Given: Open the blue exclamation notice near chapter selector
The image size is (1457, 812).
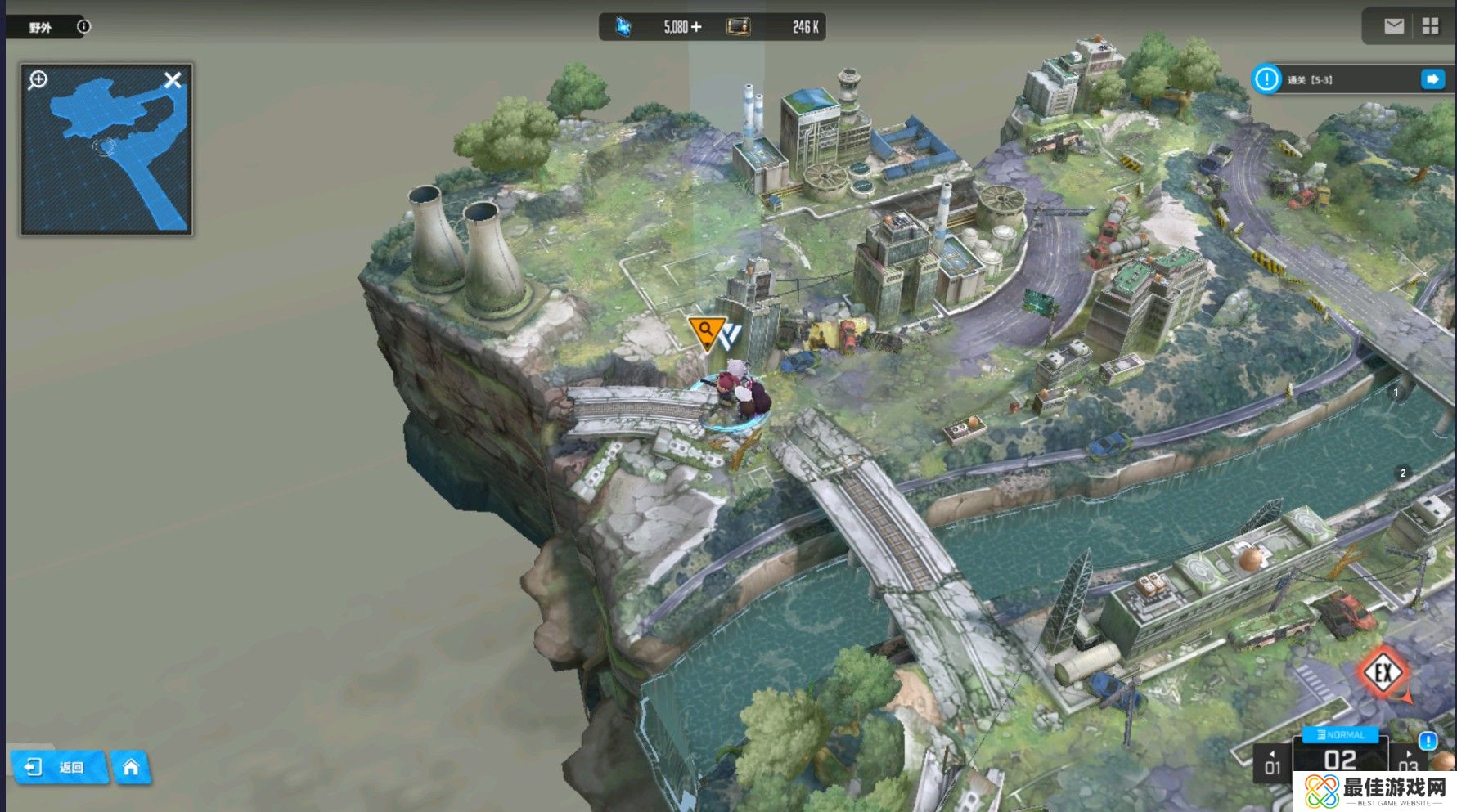Looking at the screenshot, I should [x=1428, y=741].
